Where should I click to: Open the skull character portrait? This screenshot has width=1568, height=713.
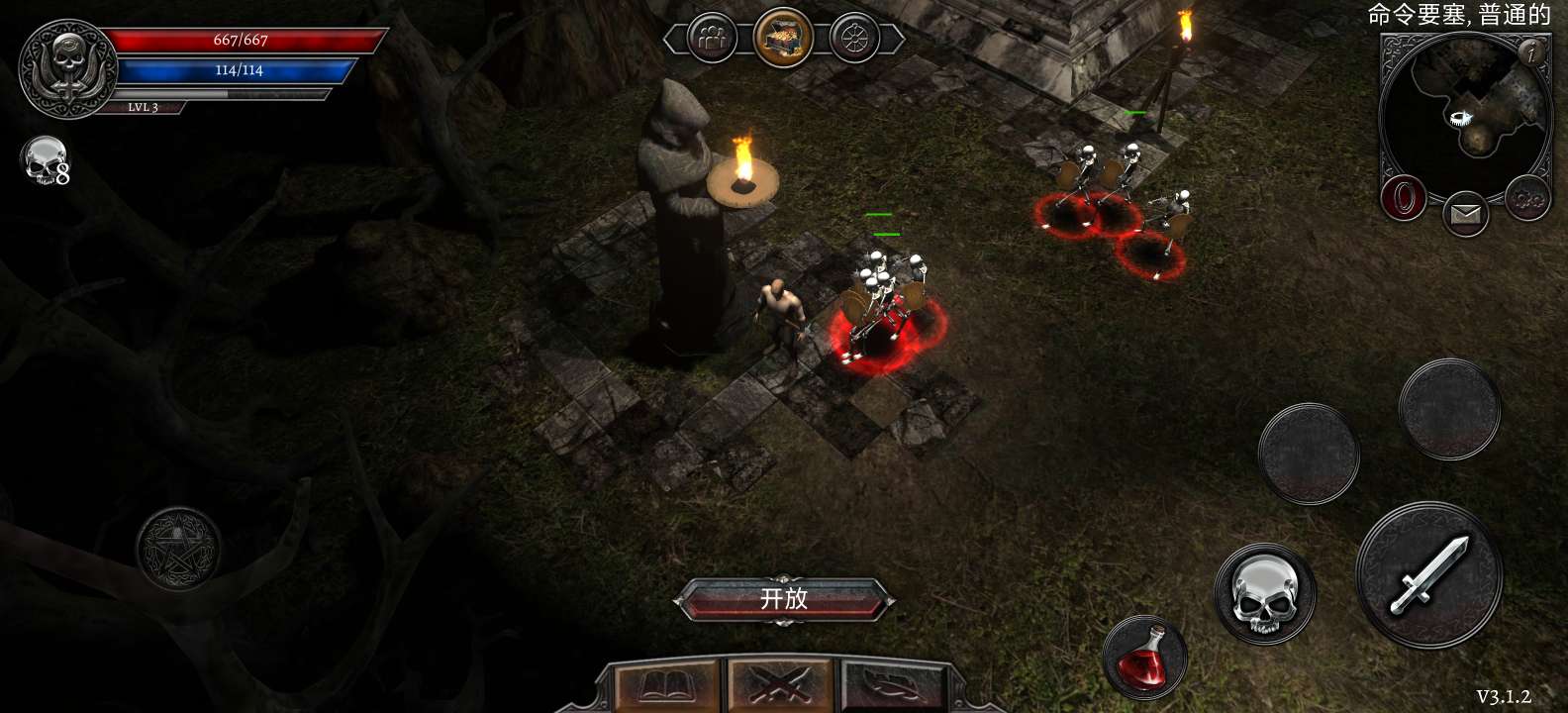tap(67, 67)
